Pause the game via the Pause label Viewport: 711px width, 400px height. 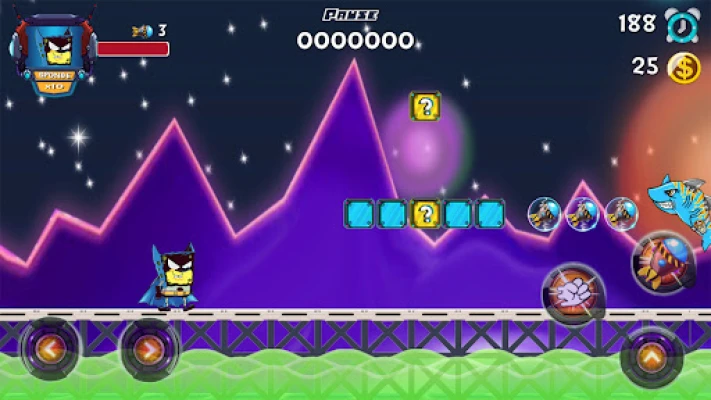[x=350, y=15]
